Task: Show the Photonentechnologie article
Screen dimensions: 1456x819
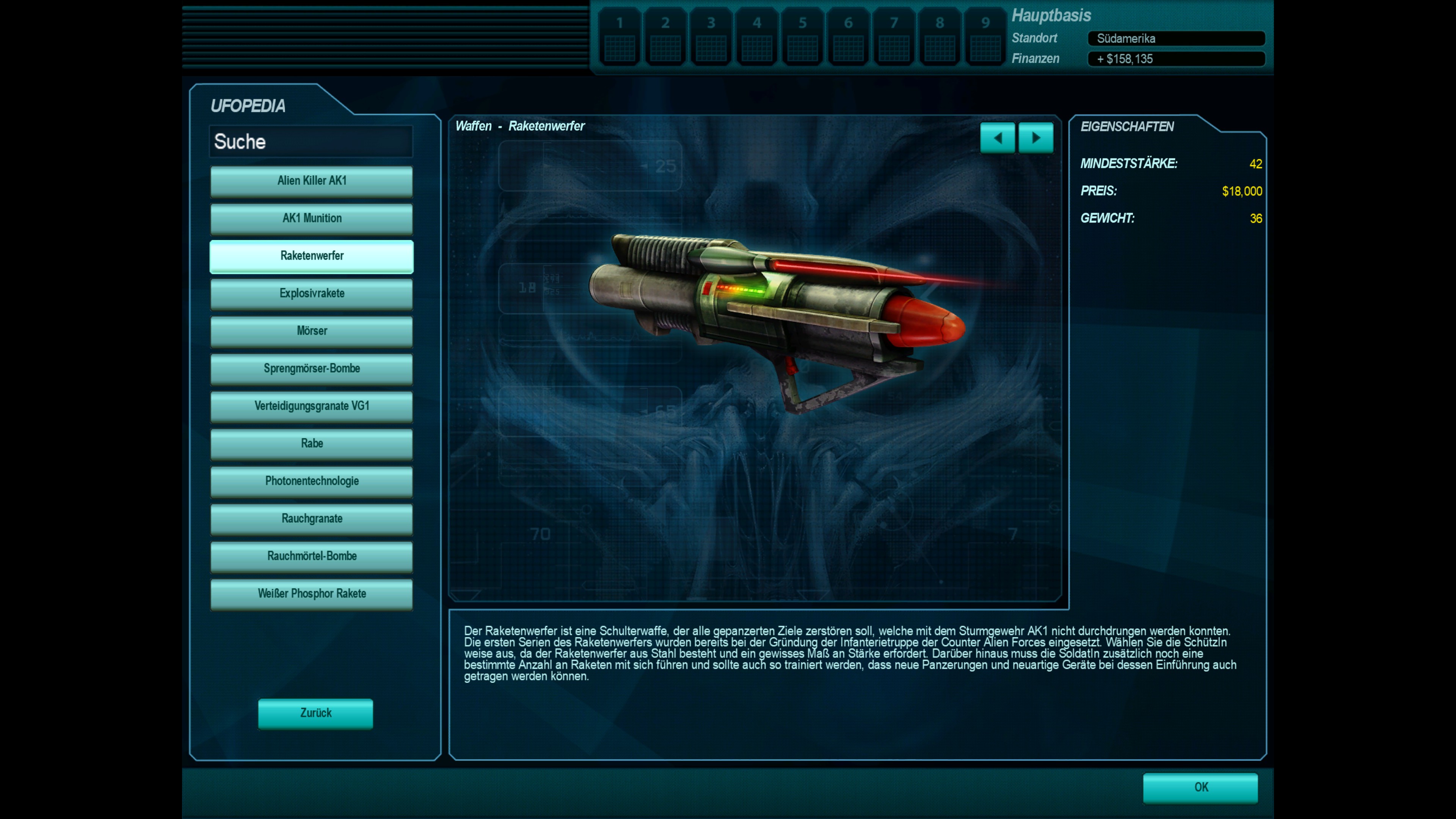Action: [311, 481]
